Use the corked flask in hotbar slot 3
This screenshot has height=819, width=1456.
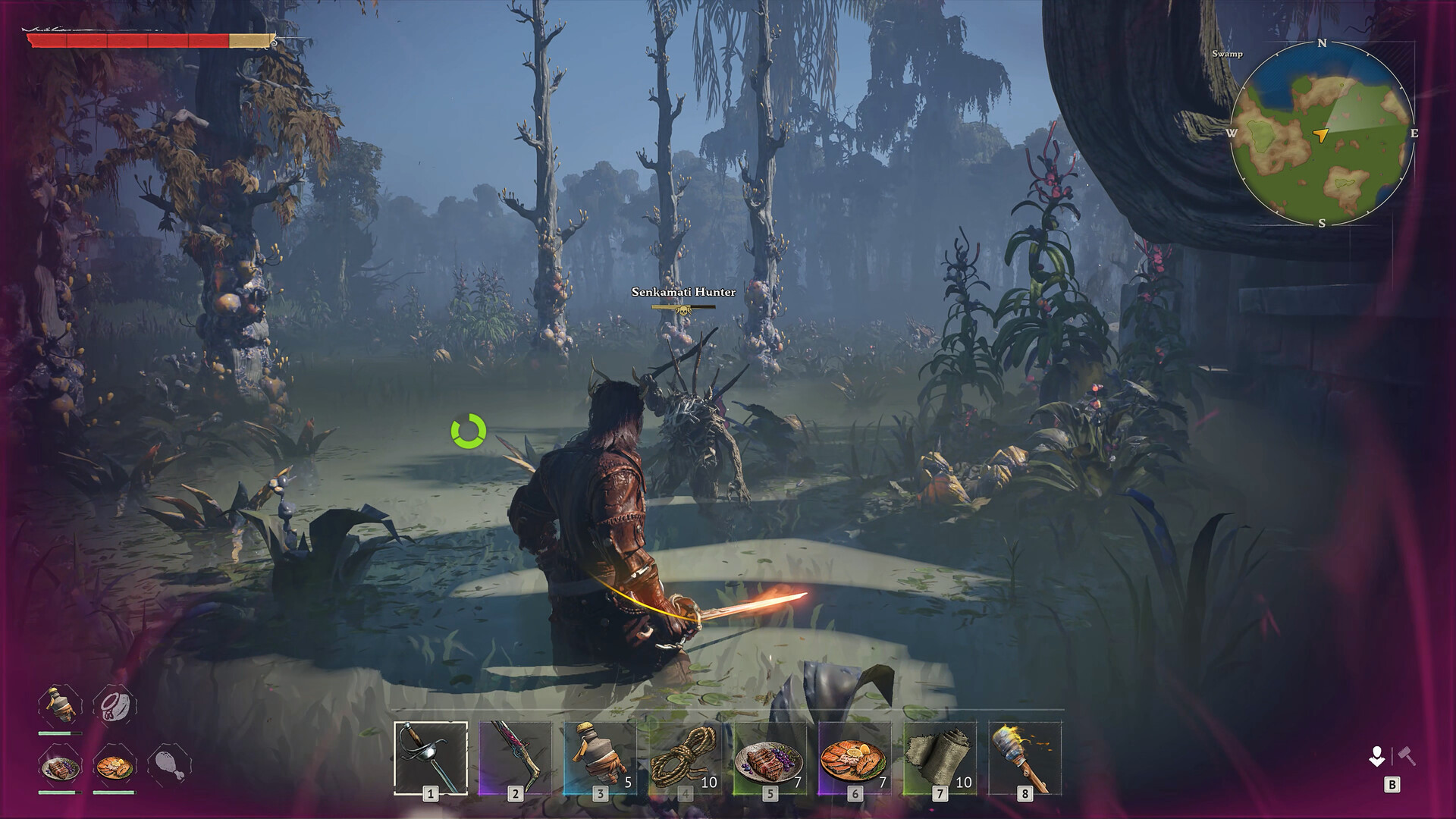(x=600, y=758)
